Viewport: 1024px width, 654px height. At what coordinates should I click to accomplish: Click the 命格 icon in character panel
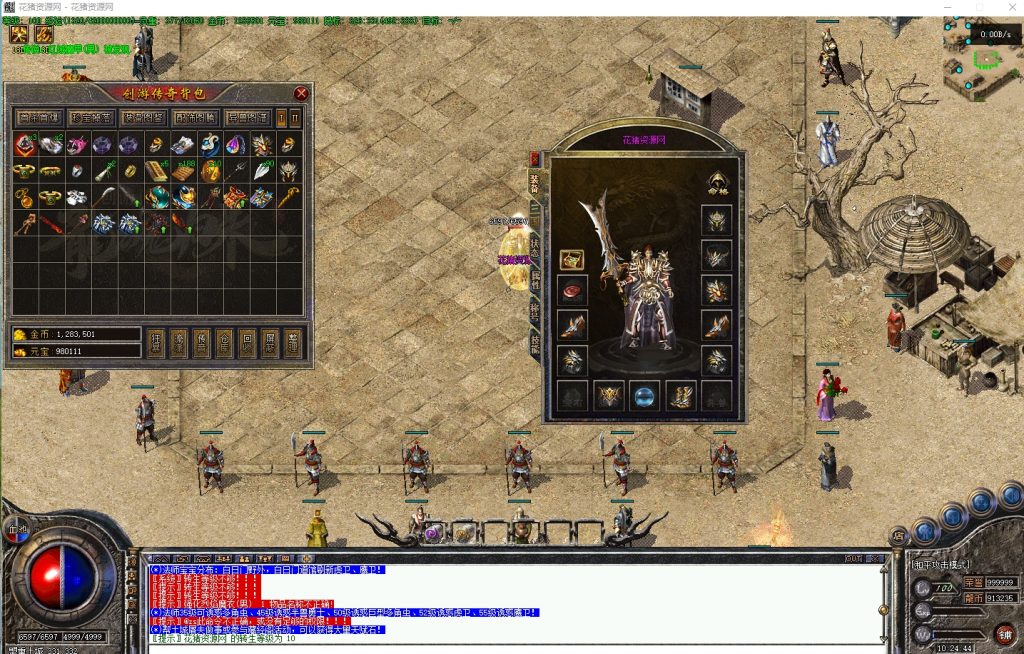pos(717,183)
